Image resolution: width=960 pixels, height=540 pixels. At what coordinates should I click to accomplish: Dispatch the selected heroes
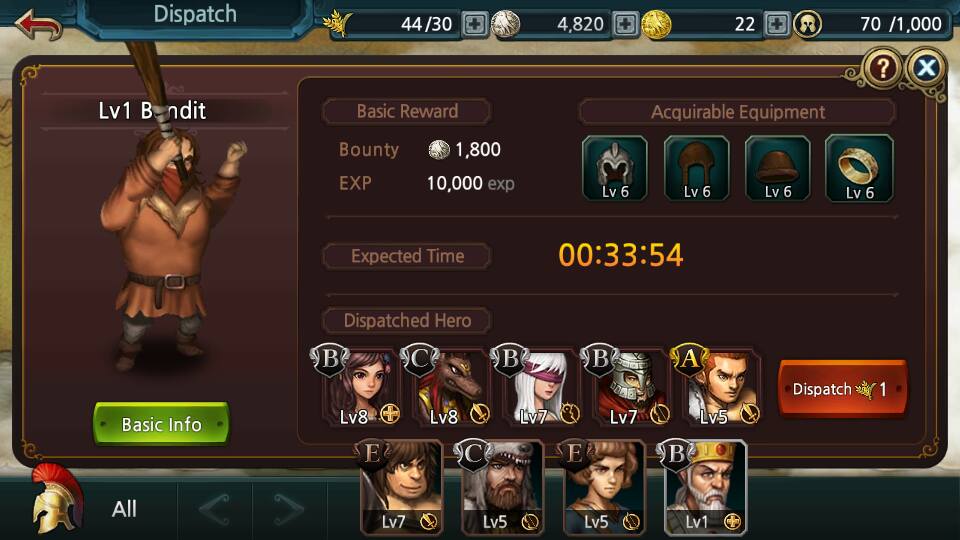pyautogui.click(x=842, y=389)
